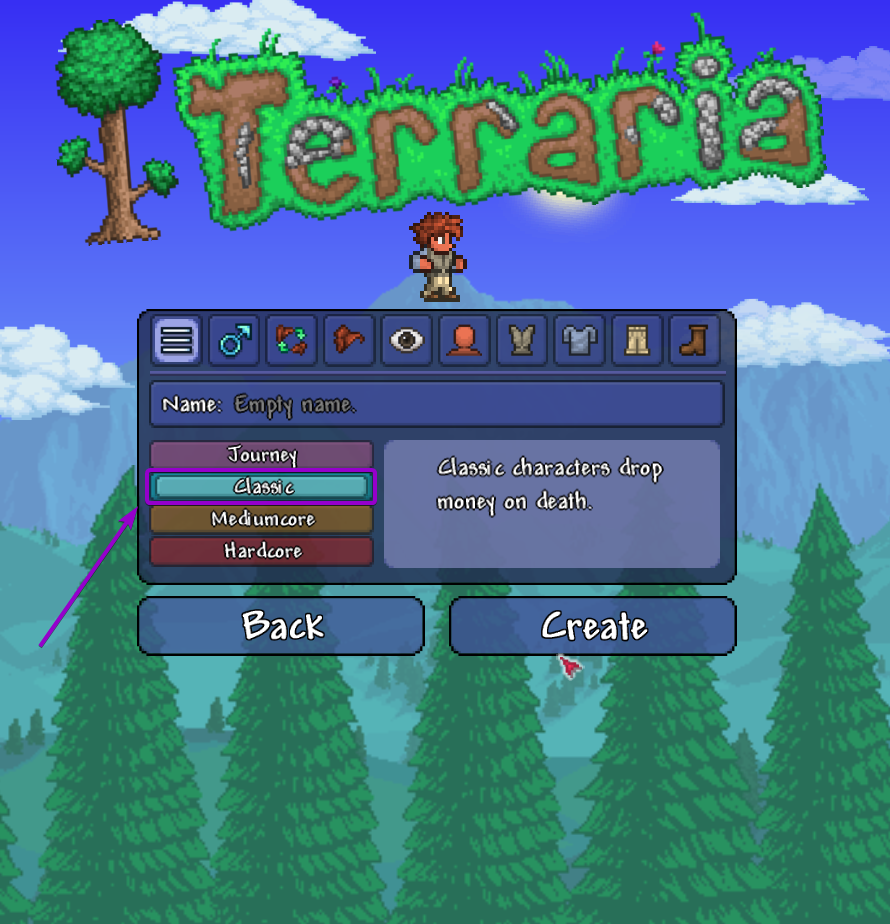Screen dimensions: 890x924
Task: Select the male gender symbol tab
Action: point(234,341)
